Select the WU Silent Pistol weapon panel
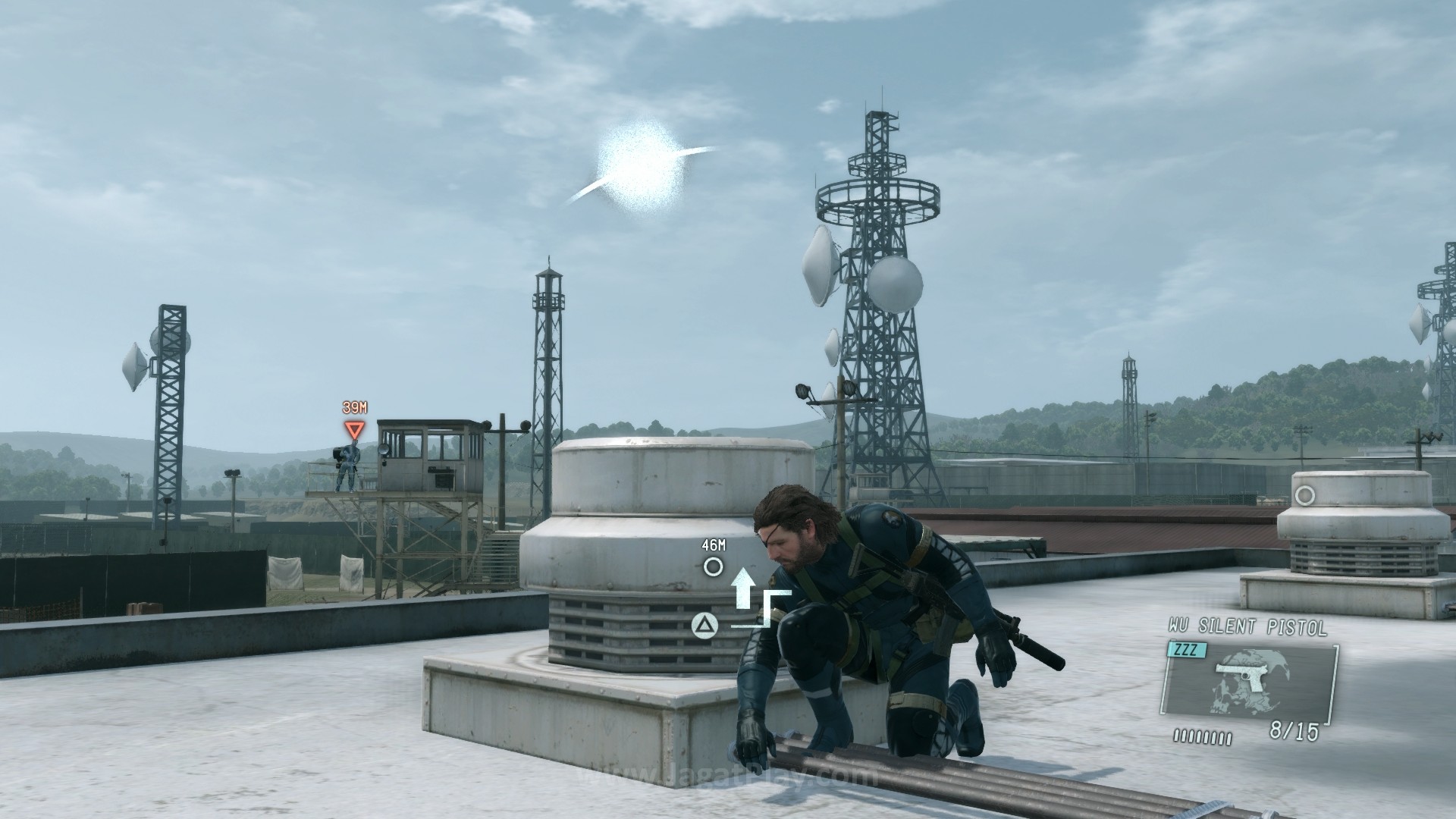This screenshot has height=819, width=1456. [x=1250, y=680]
